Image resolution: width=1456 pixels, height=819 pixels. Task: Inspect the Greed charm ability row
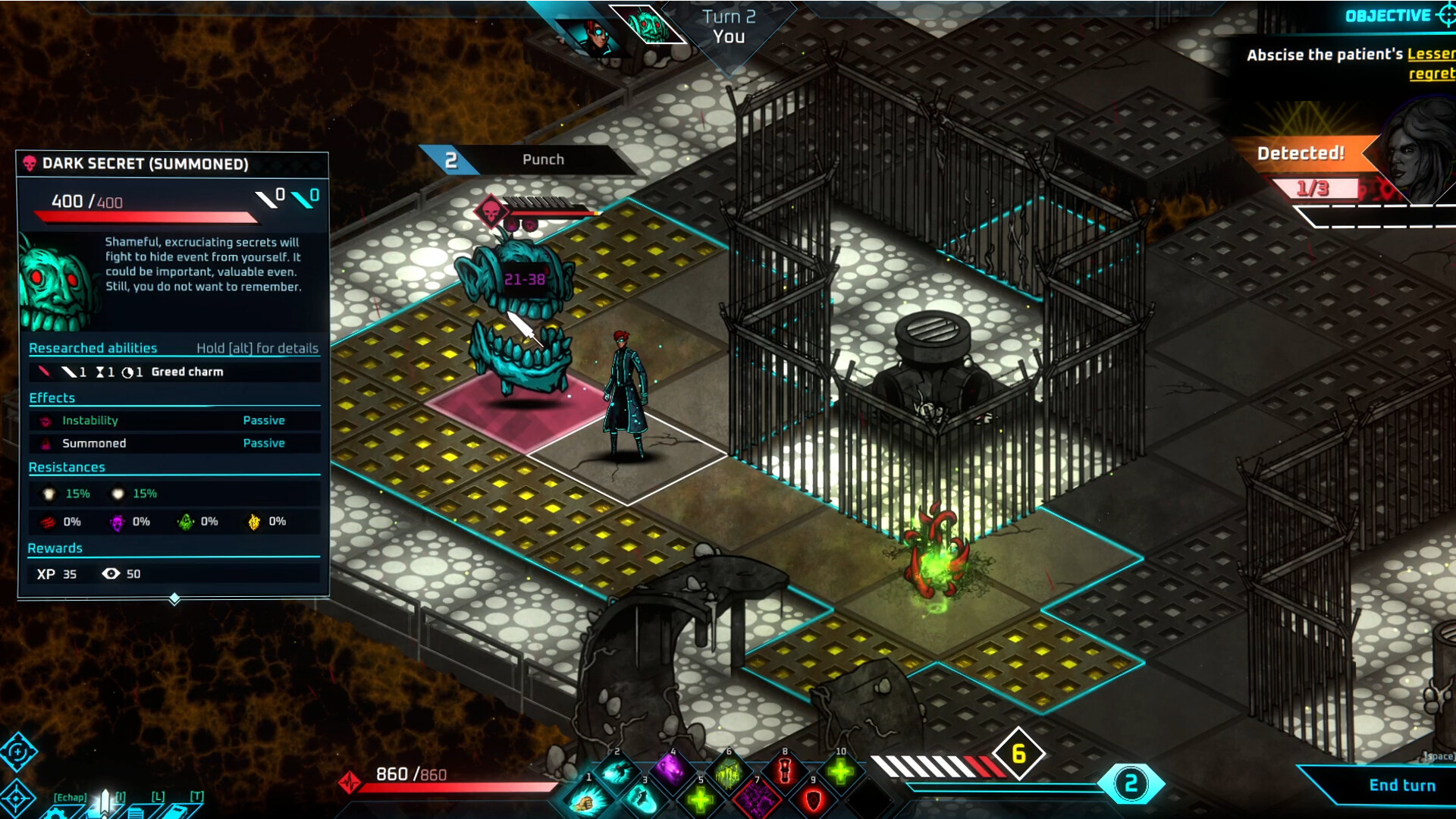pyautogui.click(x=174, y=372)
